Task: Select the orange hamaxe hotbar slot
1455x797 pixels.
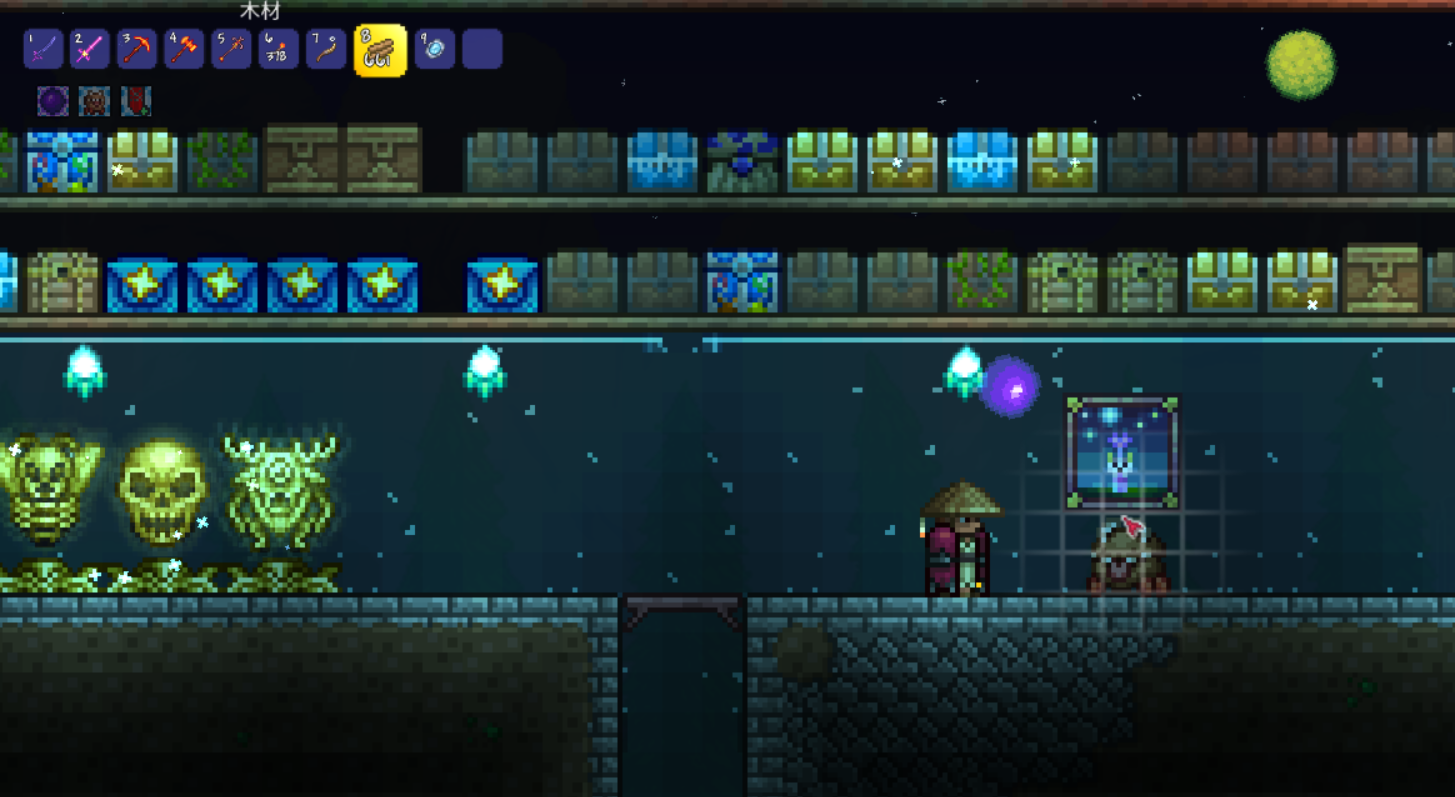Action: pos(184,49)
